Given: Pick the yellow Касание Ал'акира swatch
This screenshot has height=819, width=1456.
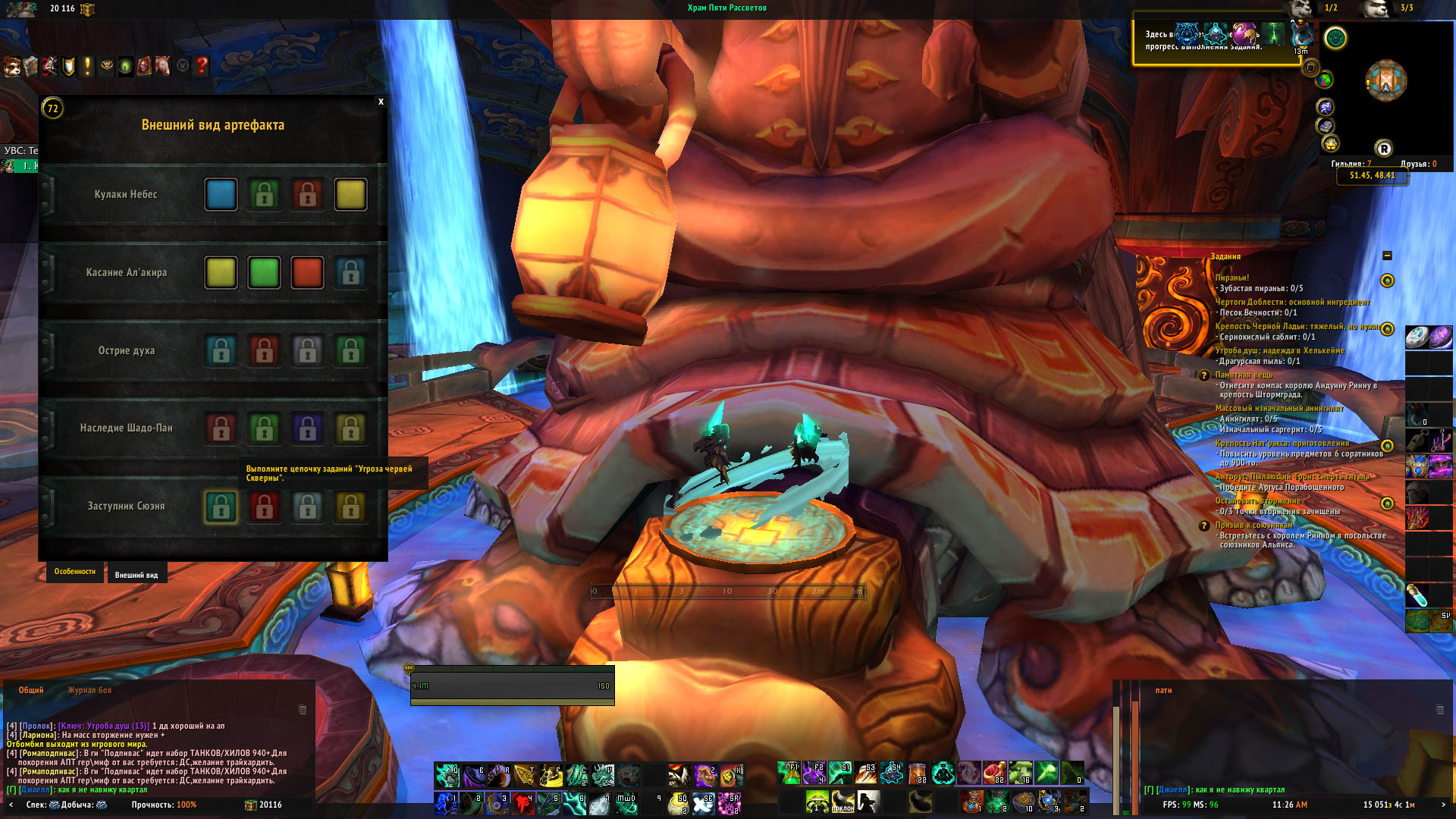Looking at the screenshot, I should (221, 272).
